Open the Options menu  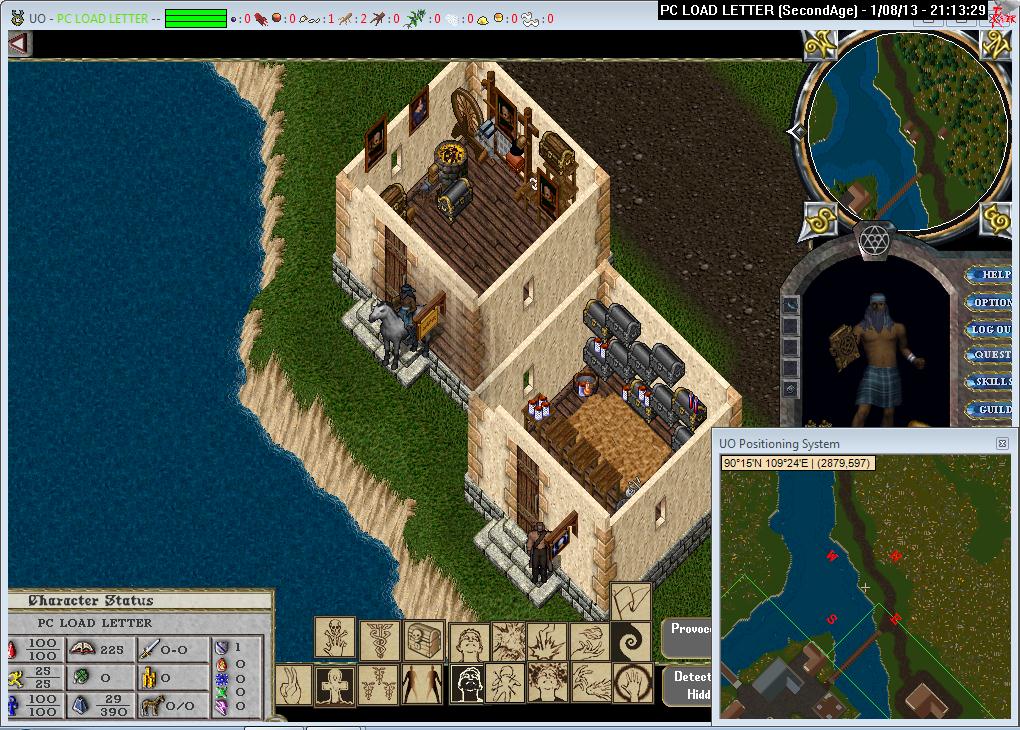tap(990, 302)
